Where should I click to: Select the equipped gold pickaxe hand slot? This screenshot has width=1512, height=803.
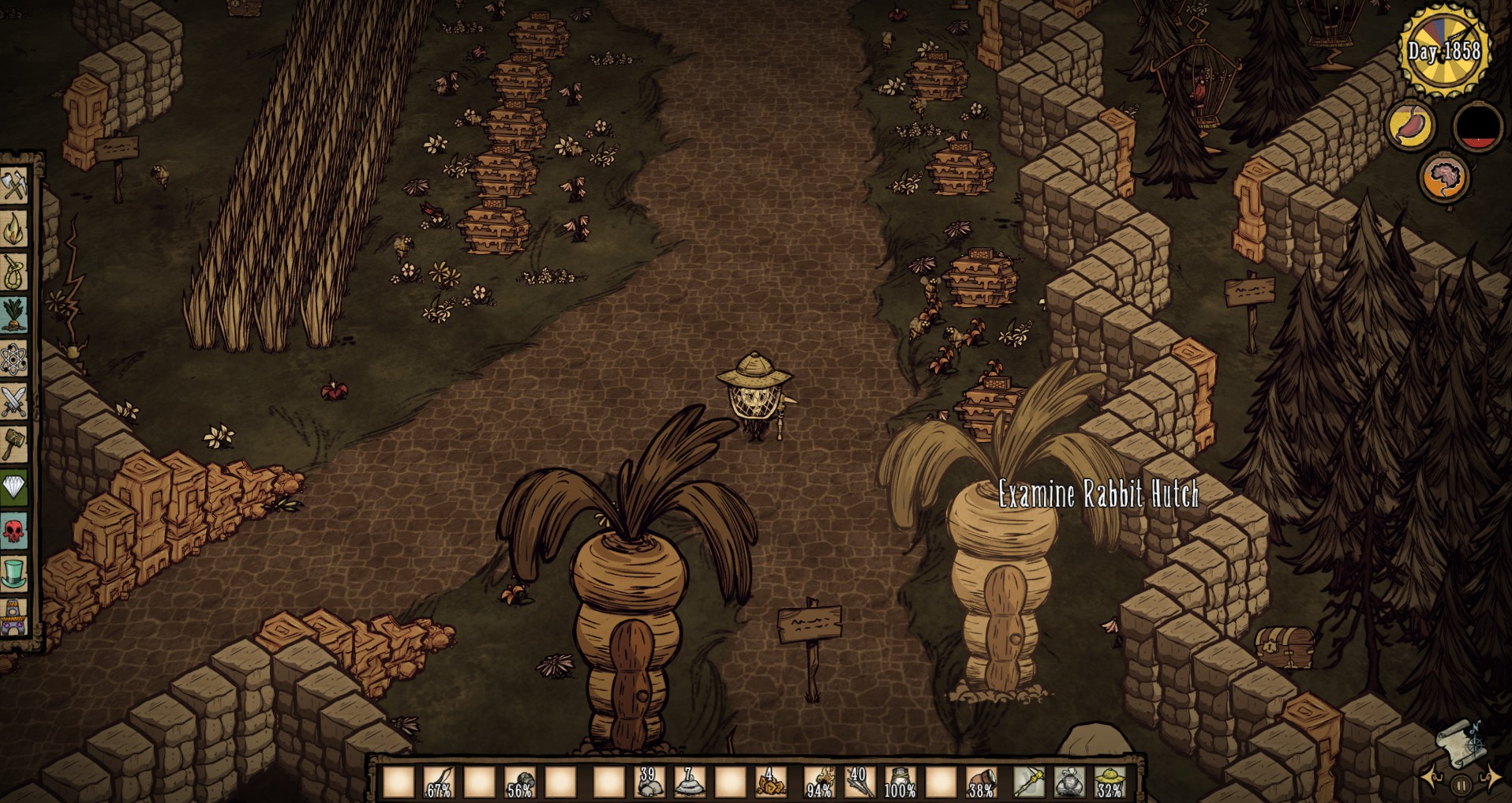click(x=1029, y=781)
